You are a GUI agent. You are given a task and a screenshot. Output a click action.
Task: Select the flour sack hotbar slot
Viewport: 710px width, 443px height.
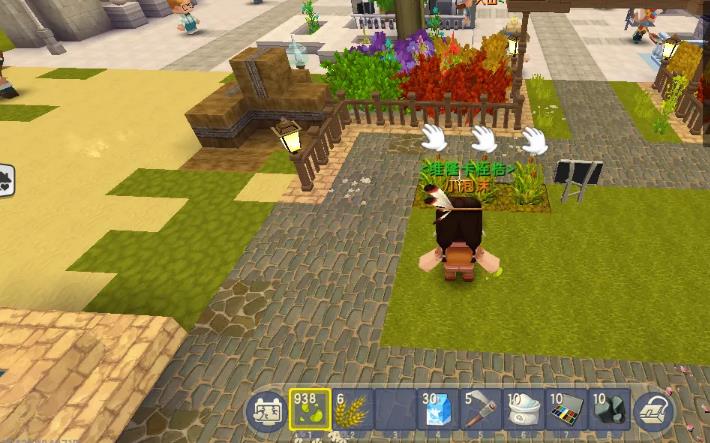point(523,410)
